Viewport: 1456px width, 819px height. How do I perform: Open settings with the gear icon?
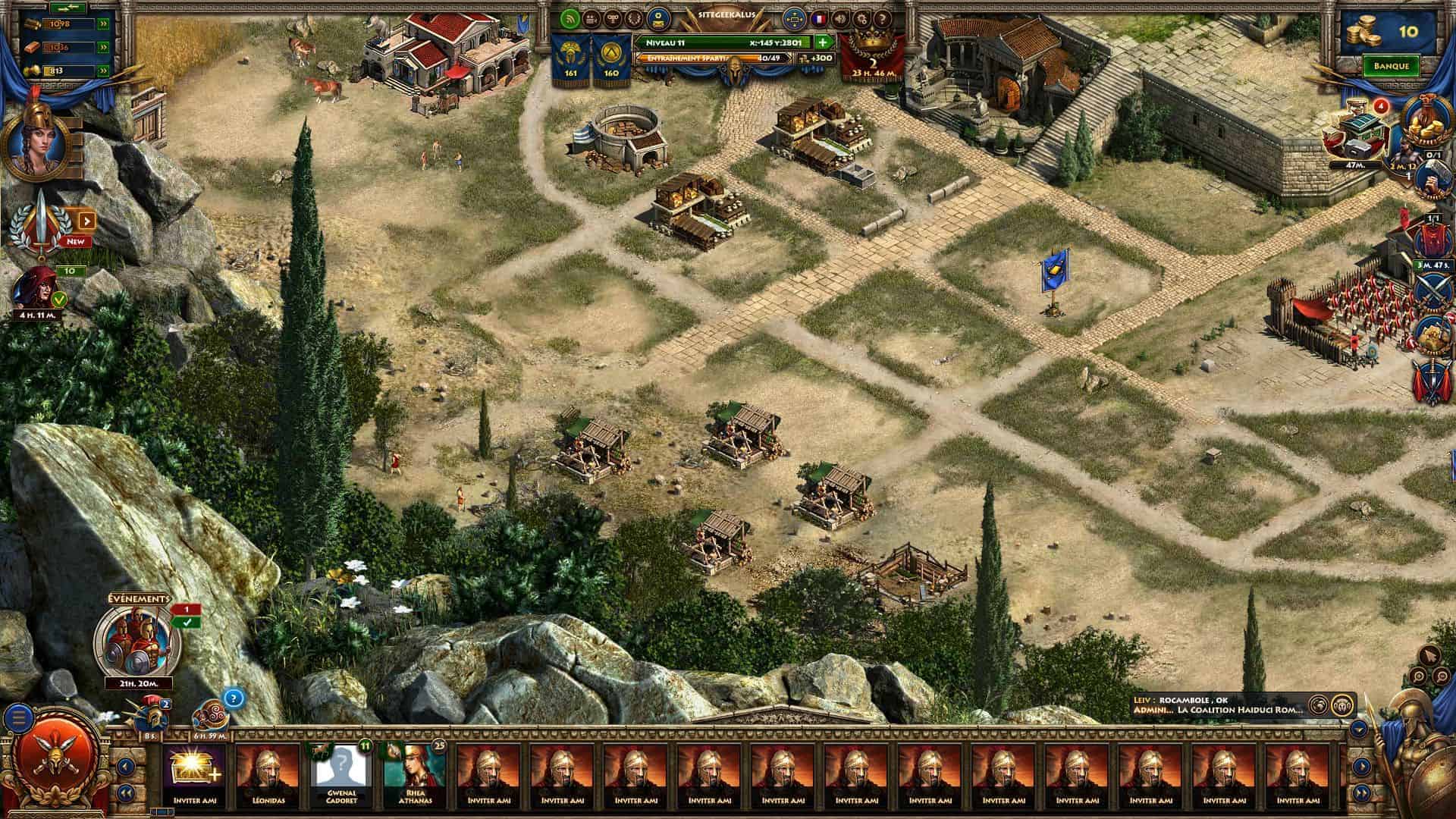click(x=861, y=18)
